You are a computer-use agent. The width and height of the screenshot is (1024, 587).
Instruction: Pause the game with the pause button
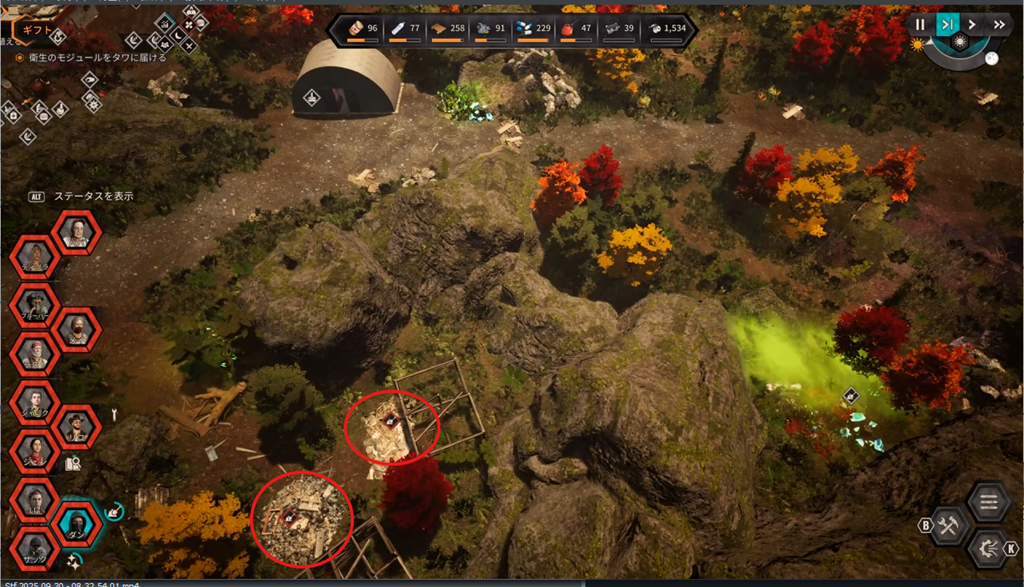(x=920, y=24)
